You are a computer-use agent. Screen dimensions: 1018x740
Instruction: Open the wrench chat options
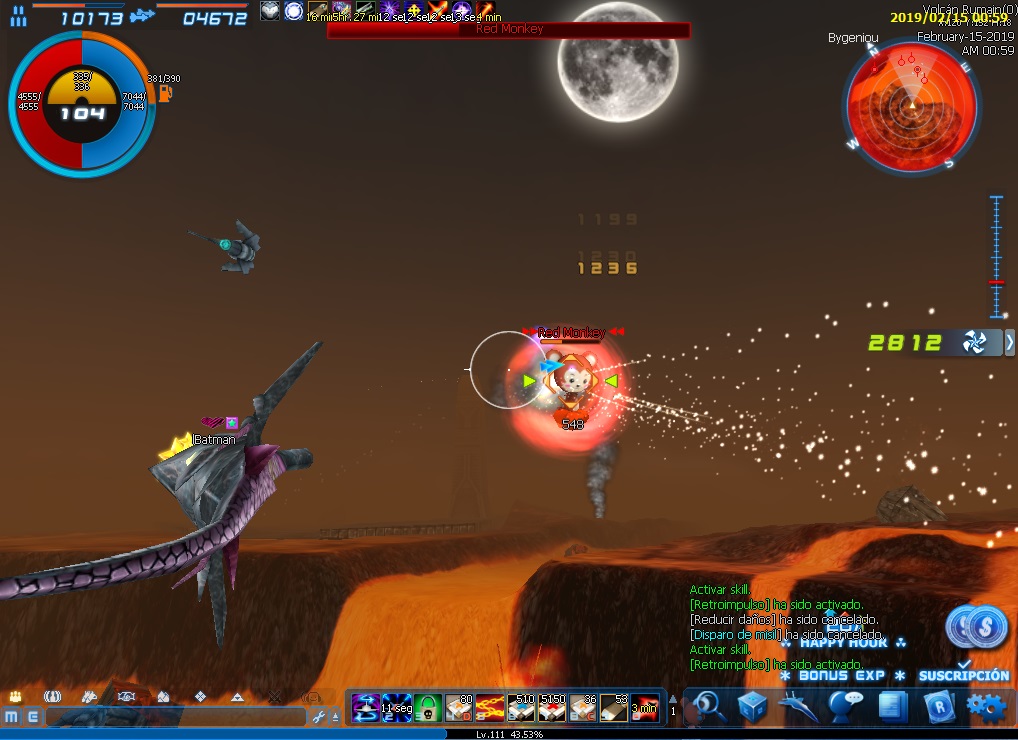pos(319,717)
